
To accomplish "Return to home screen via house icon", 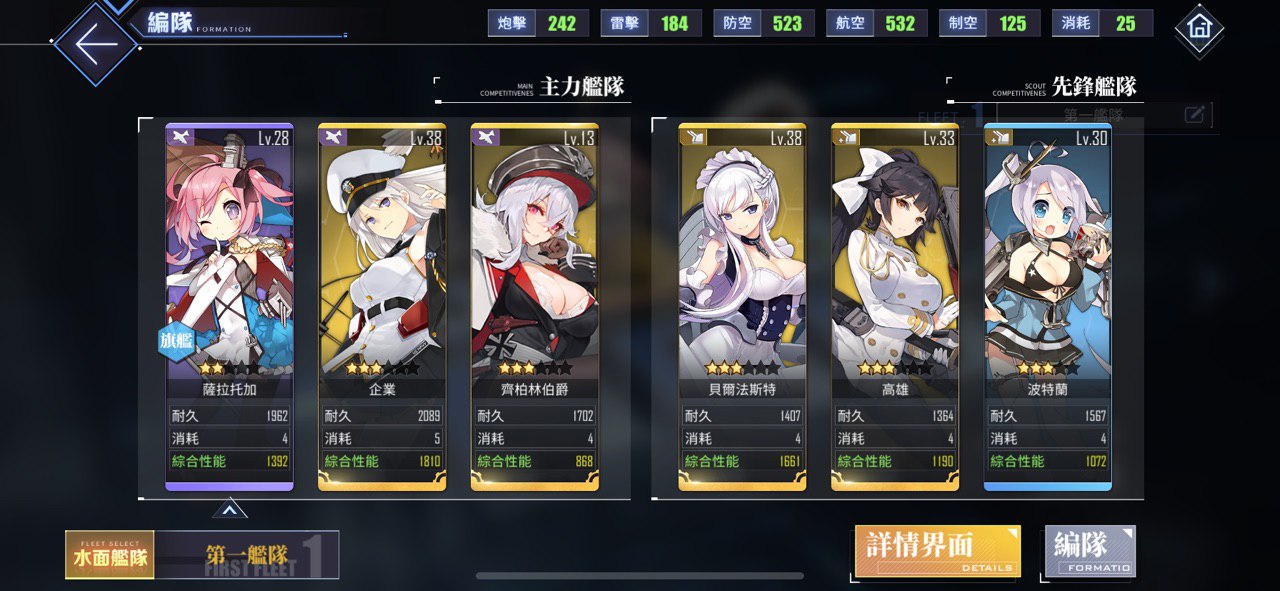I will click(x=1199, y=28).
